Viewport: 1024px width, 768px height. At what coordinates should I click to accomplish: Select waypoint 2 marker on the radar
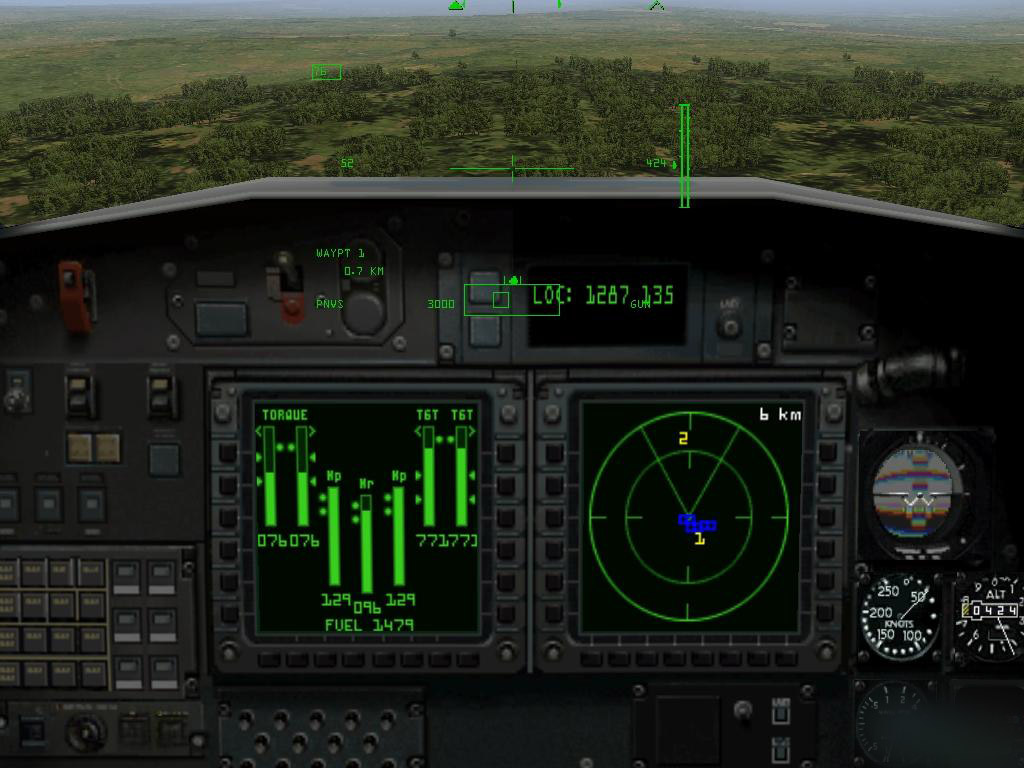click(683, 438)
